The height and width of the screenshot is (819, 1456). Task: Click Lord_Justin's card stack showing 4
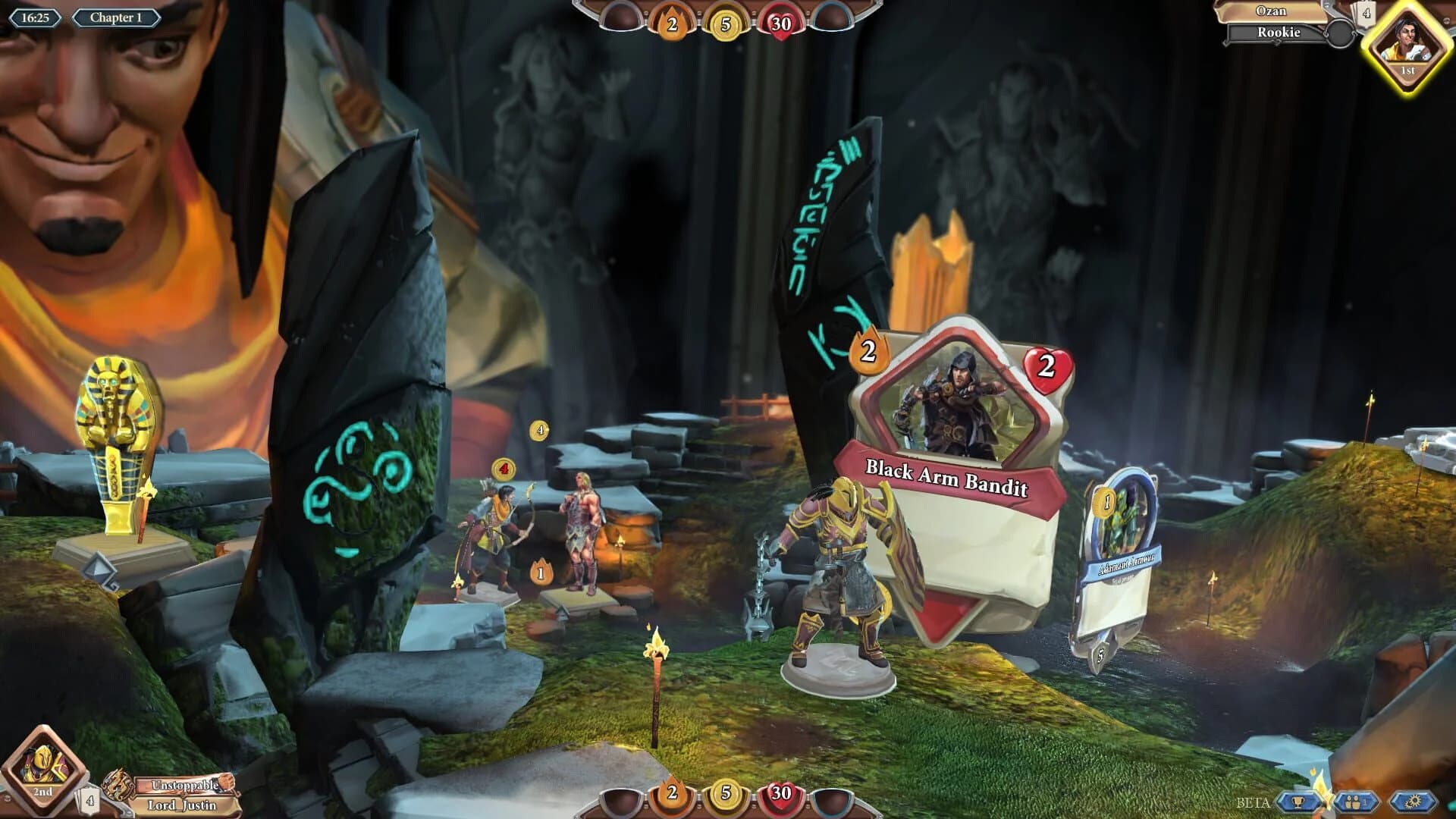pos(89,799)
